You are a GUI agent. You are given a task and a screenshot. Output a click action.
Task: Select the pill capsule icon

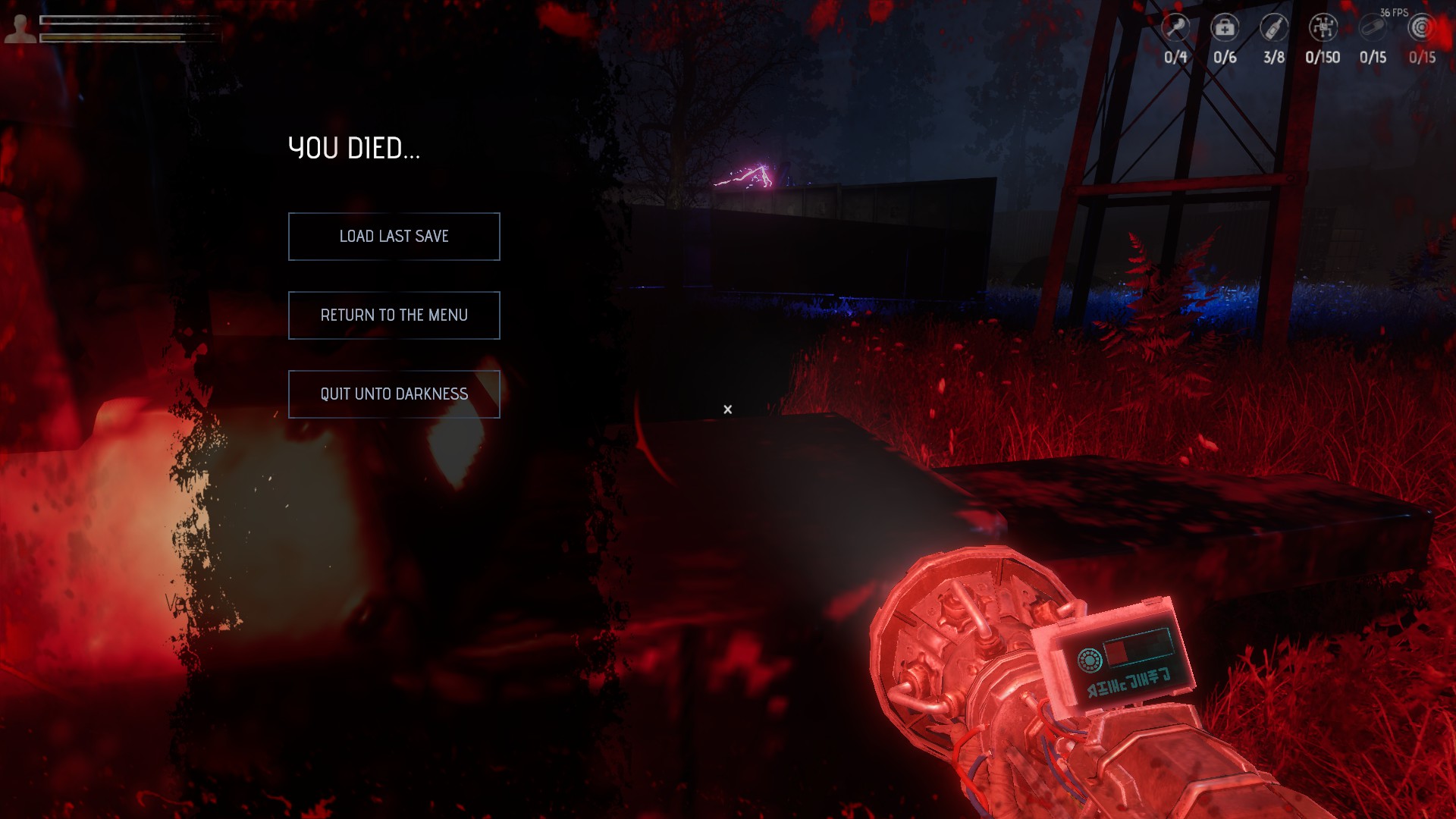coord(1373,28)
